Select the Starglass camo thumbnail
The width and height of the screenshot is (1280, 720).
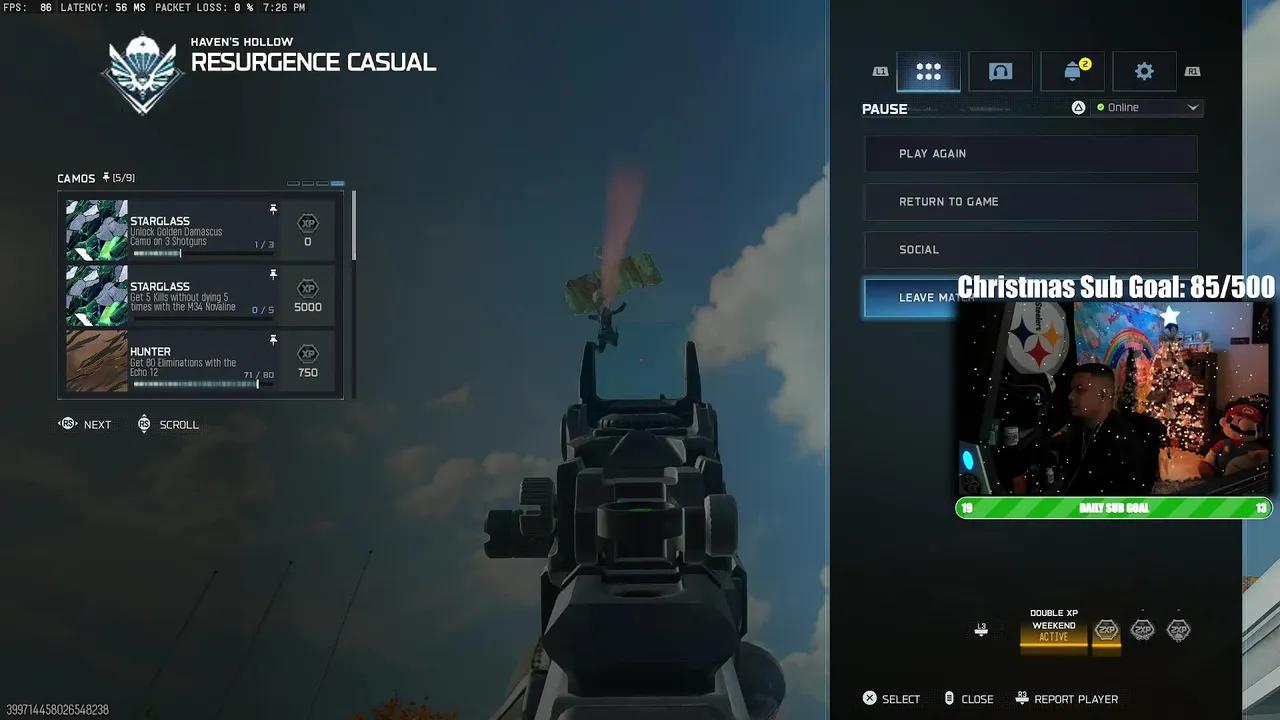pos(95,229)
